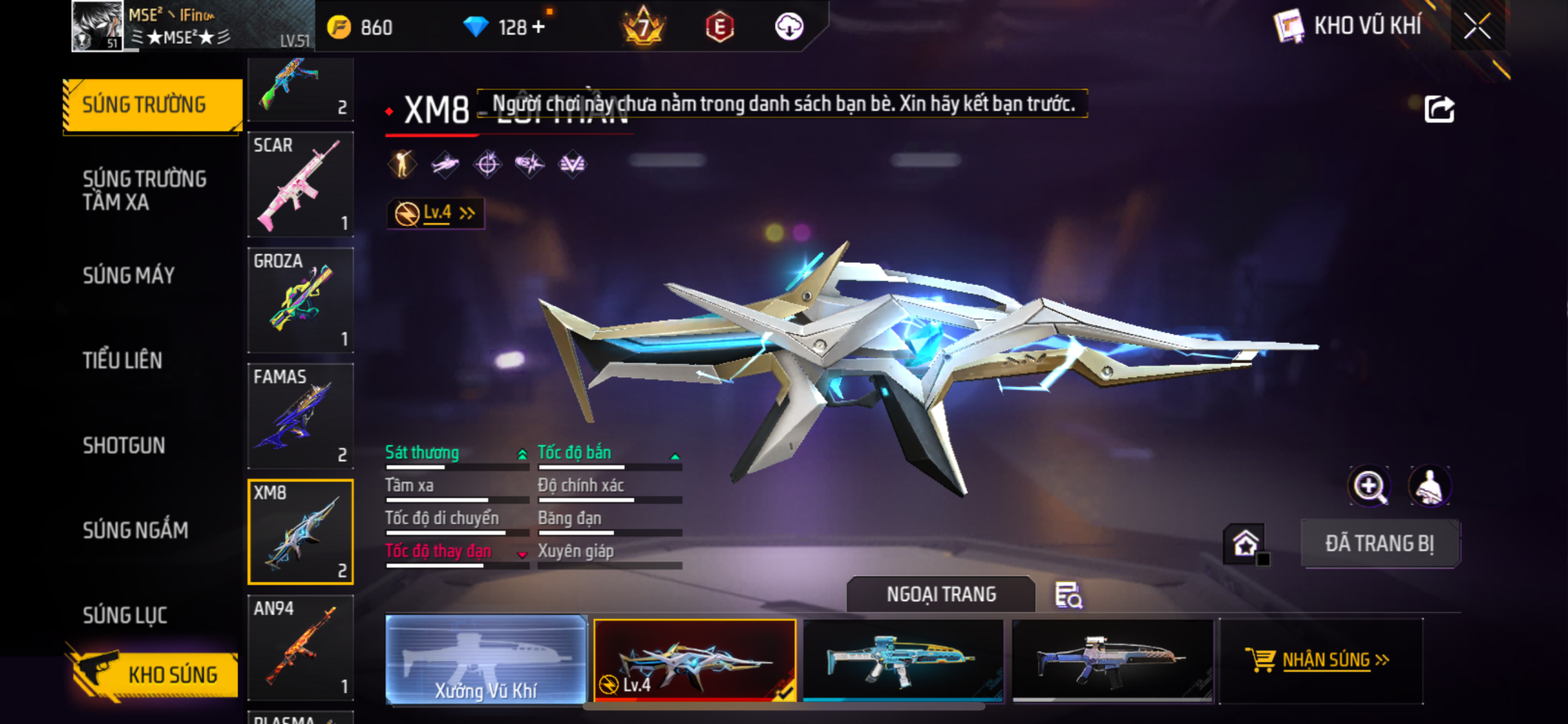1568x724 pixels.
Task: Select the AN94 weapon tile
Action: (x=301, y=648)
